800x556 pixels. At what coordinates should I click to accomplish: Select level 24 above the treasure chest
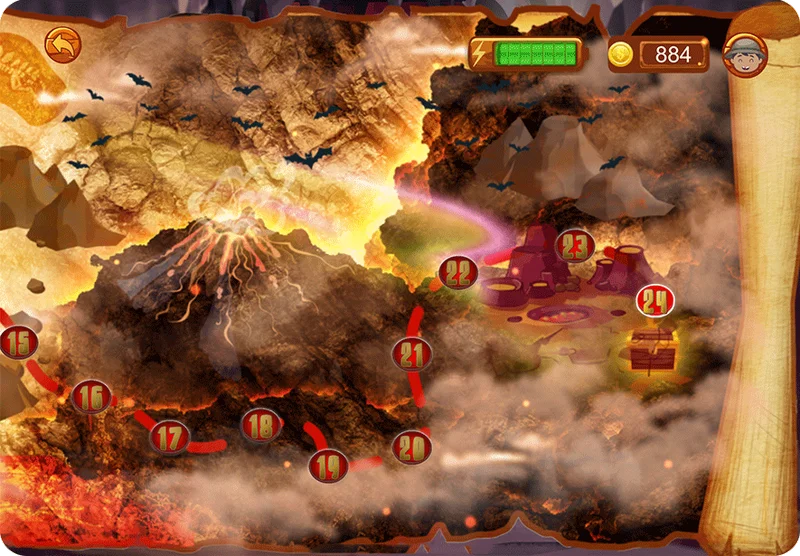[655, 299]
